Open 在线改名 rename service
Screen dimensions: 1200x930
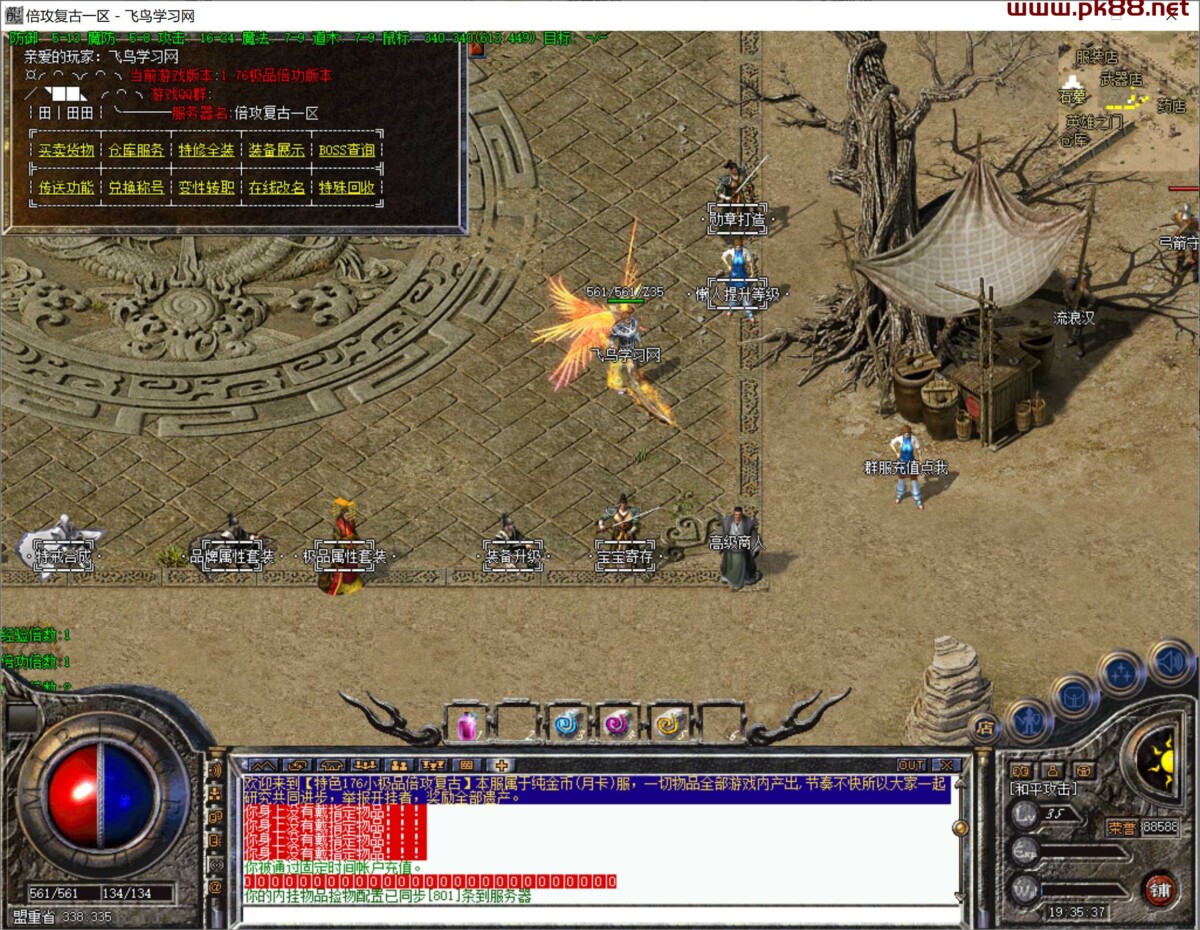(277, 188)
